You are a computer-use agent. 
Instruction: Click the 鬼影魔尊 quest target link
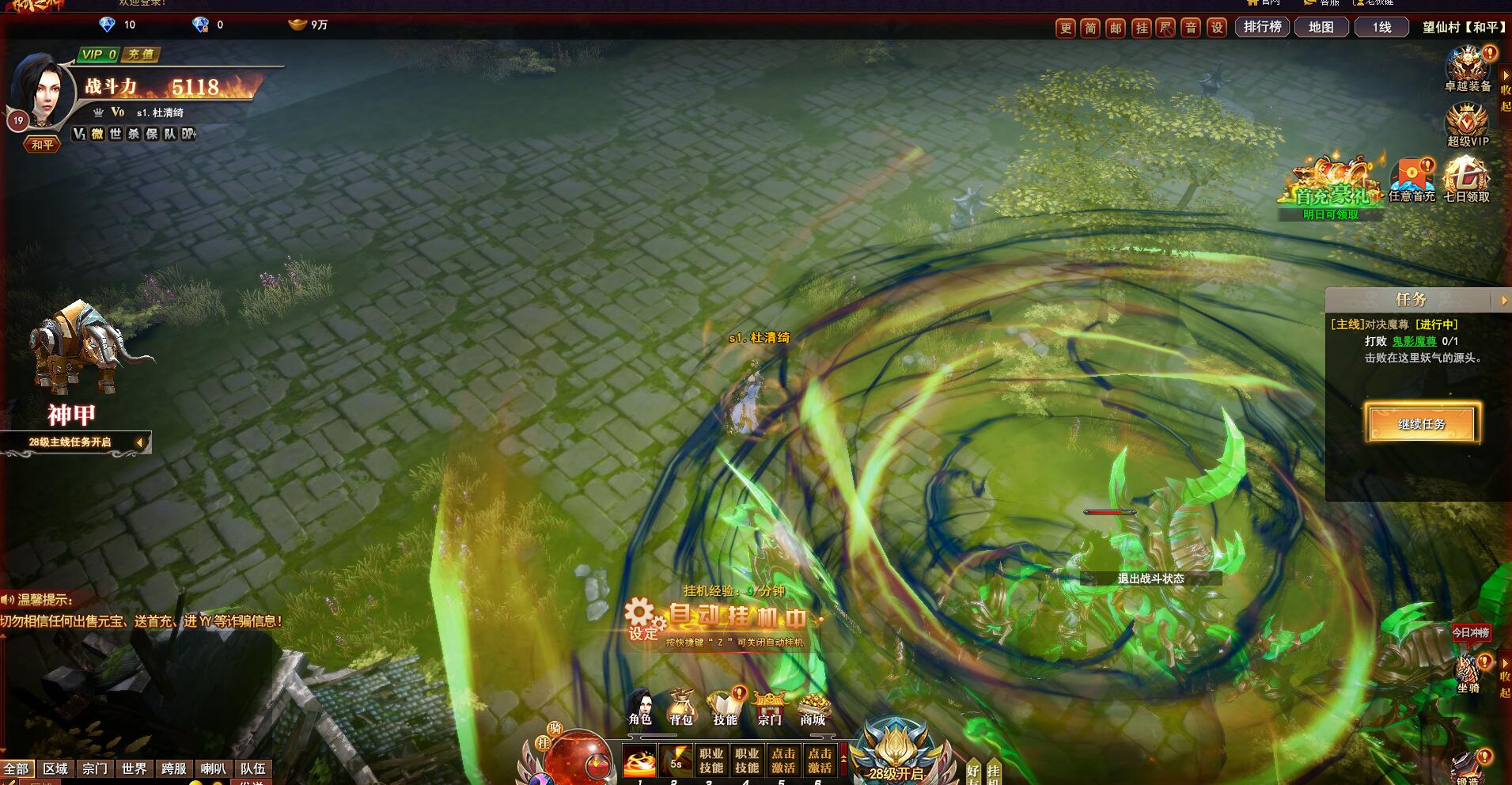[1414, 341]
